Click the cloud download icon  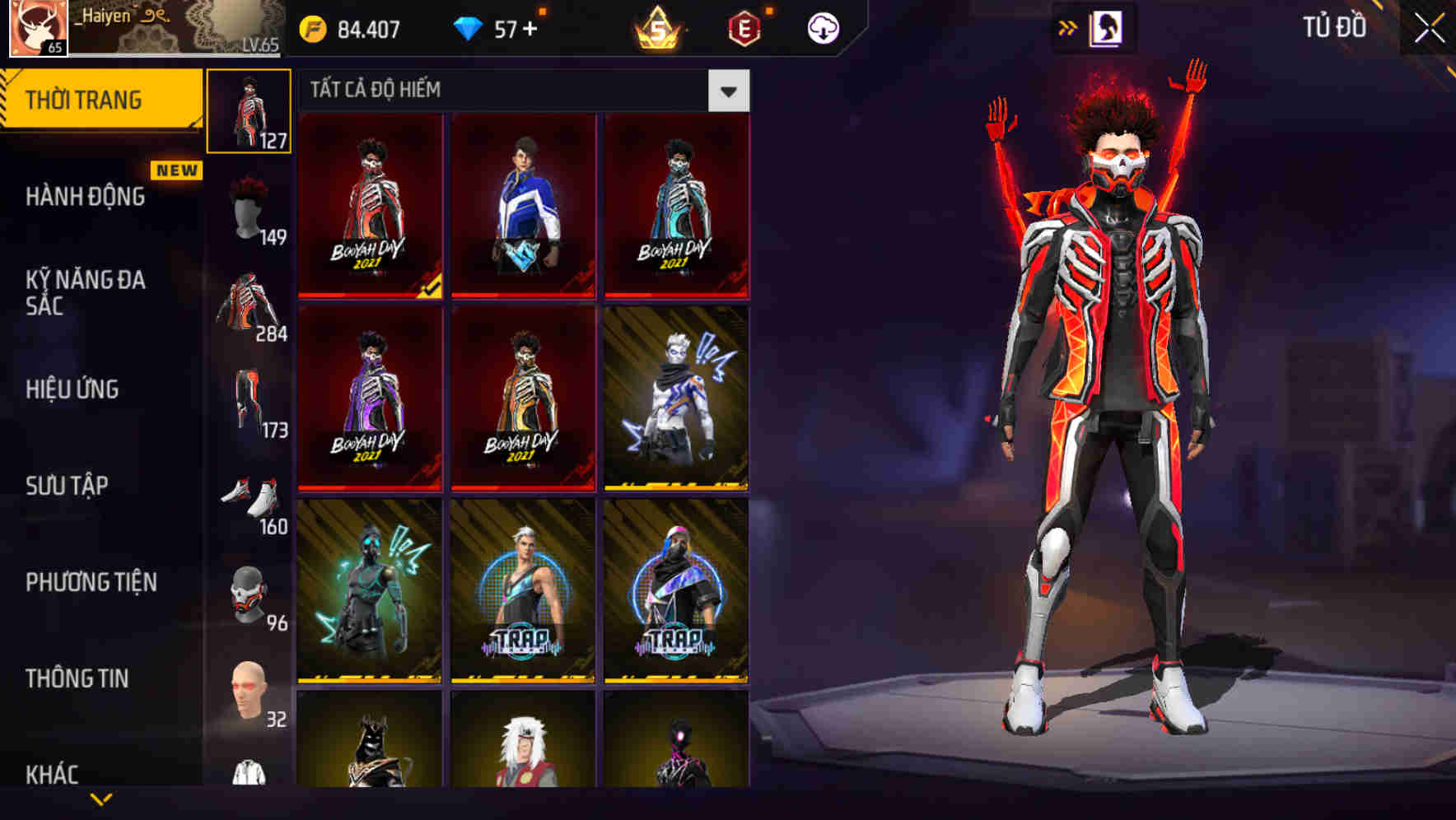(822, 27)
